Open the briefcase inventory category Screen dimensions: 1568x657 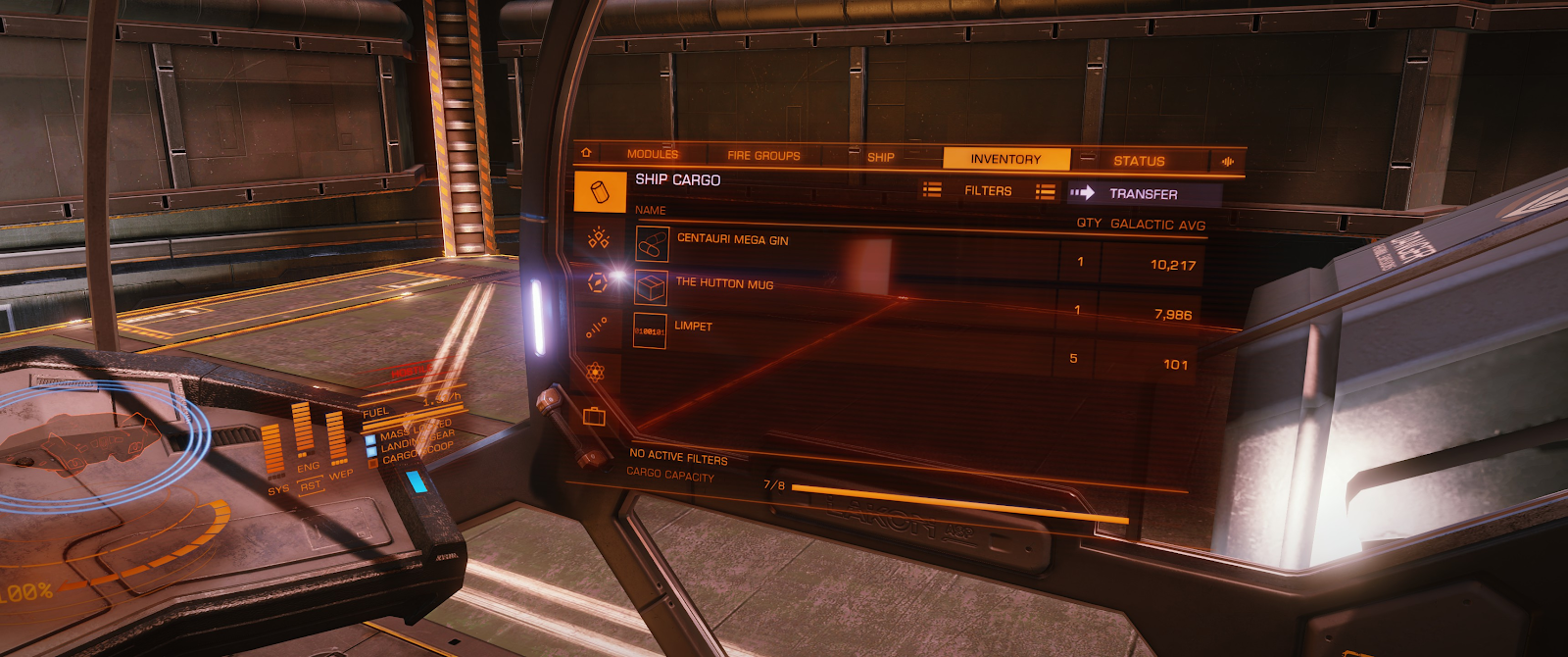click(x=594, y=417)
